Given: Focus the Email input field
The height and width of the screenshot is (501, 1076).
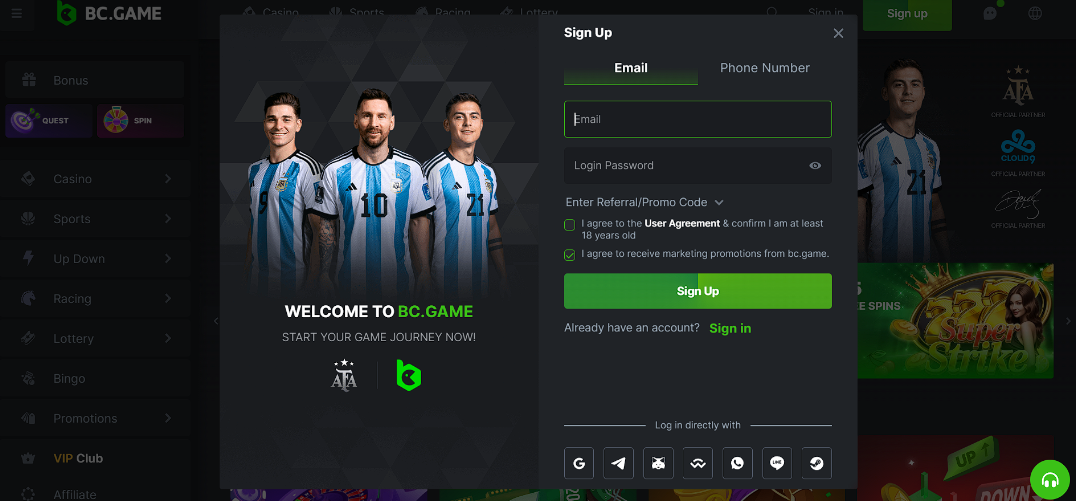Looking at the screenshot, I should (x=698, y=119).
